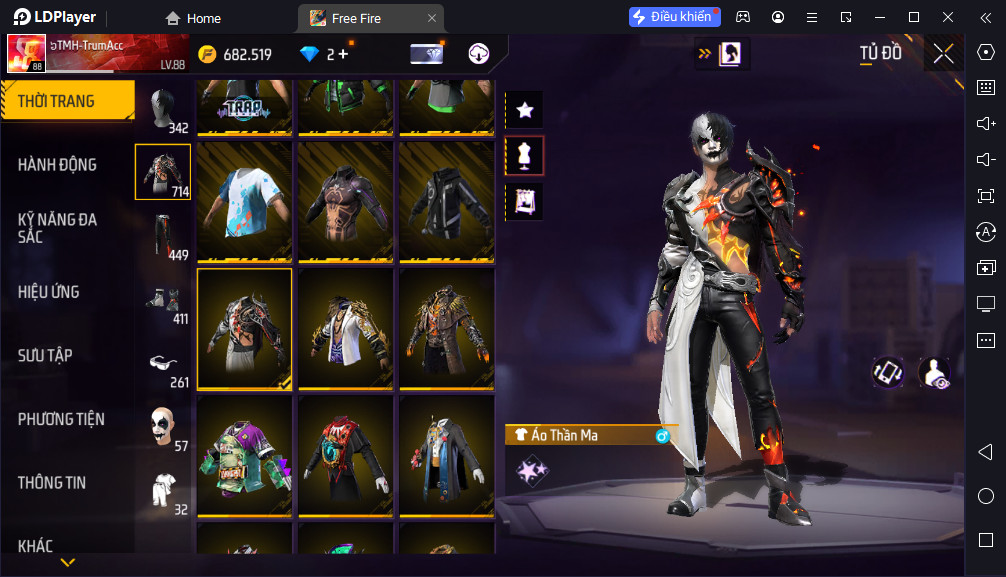Select the black hooded jacket item
The image size is (1006, 577).
[446, 201]
